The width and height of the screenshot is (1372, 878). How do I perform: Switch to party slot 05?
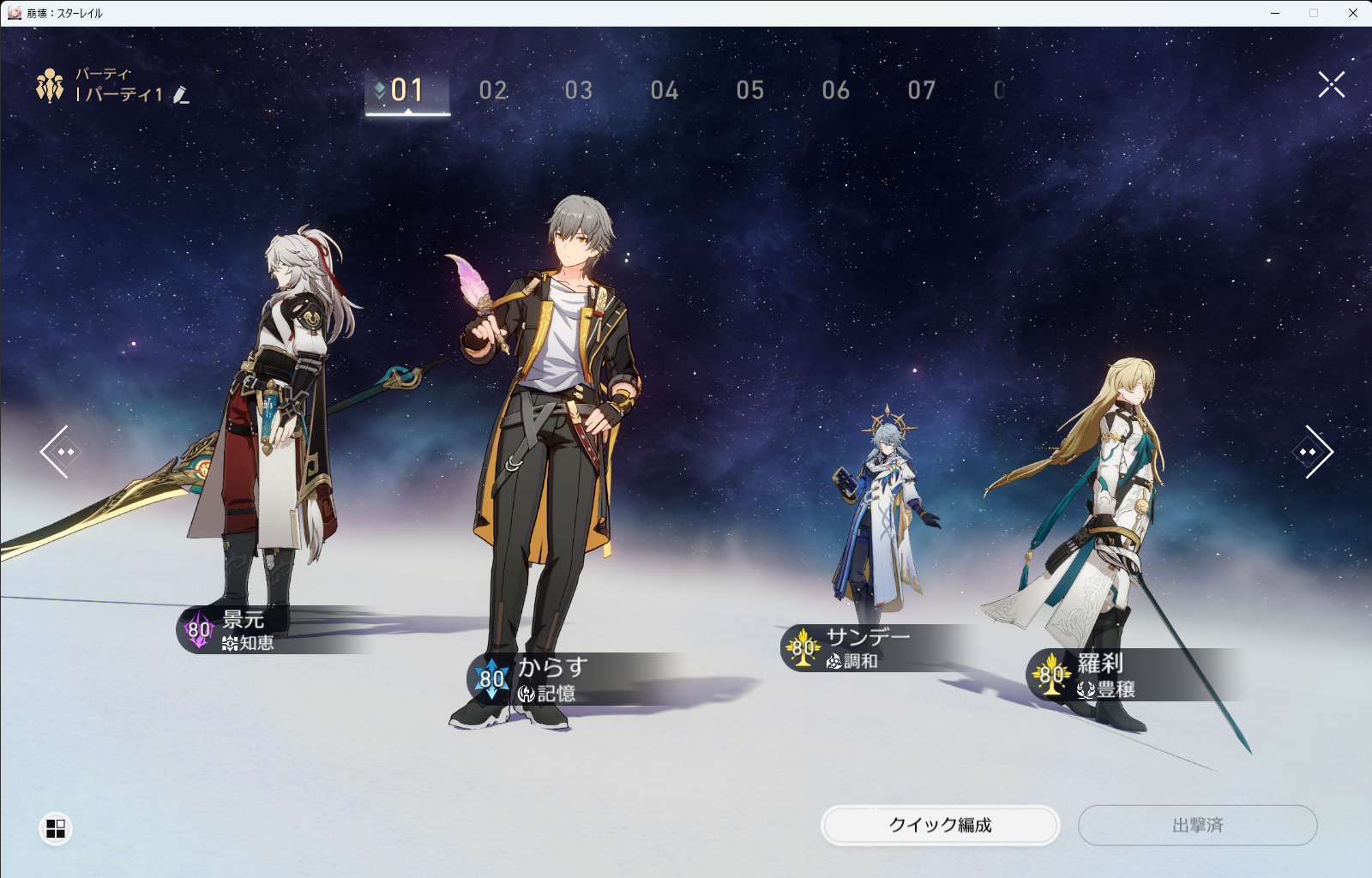click(x=751, y=91)
